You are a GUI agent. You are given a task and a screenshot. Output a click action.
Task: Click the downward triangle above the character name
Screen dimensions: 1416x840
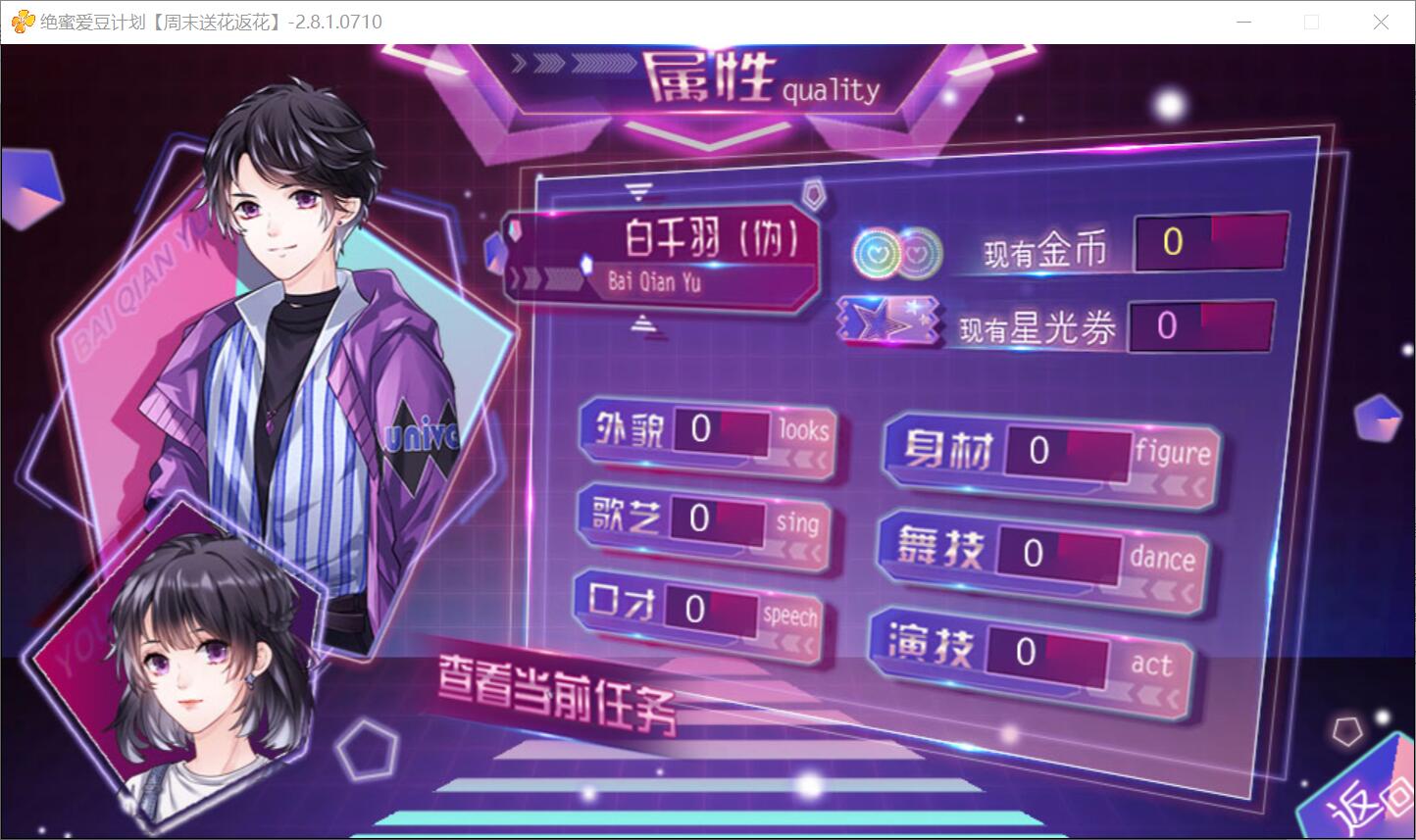(640, 189)
